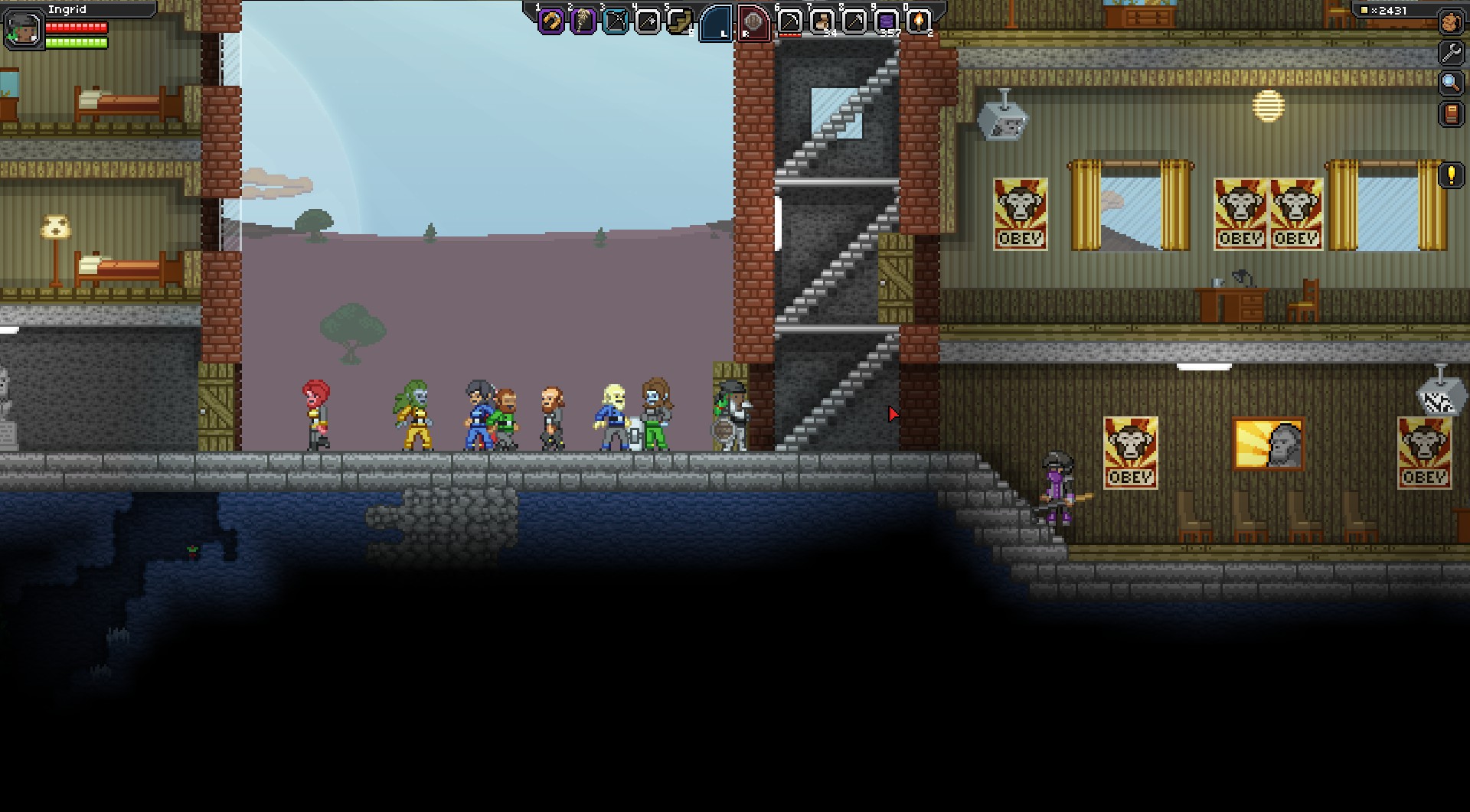Image resolution: width=1470 pixels, height=812 pixels.
Task: Select the purple block stack in slot 9
Action: point(887,22)
